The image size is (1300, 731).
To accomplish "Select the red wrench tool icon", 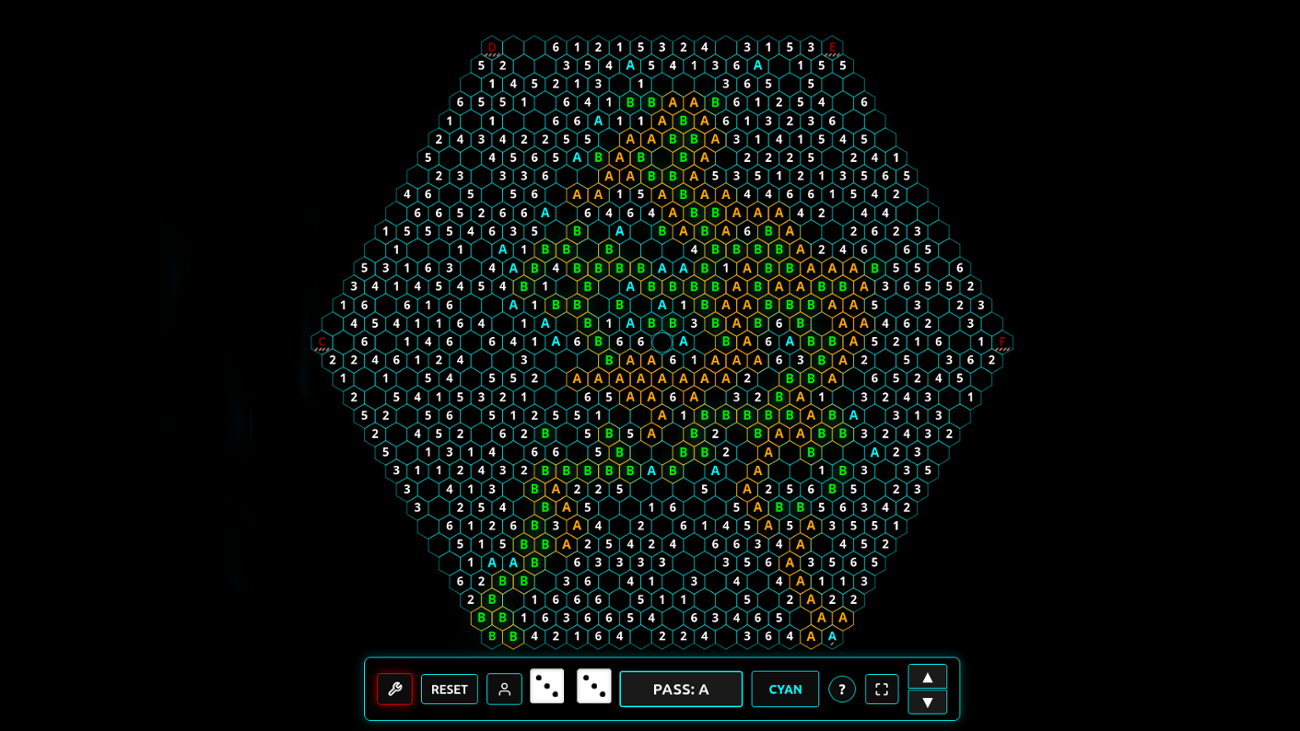I will click(396, 689).
